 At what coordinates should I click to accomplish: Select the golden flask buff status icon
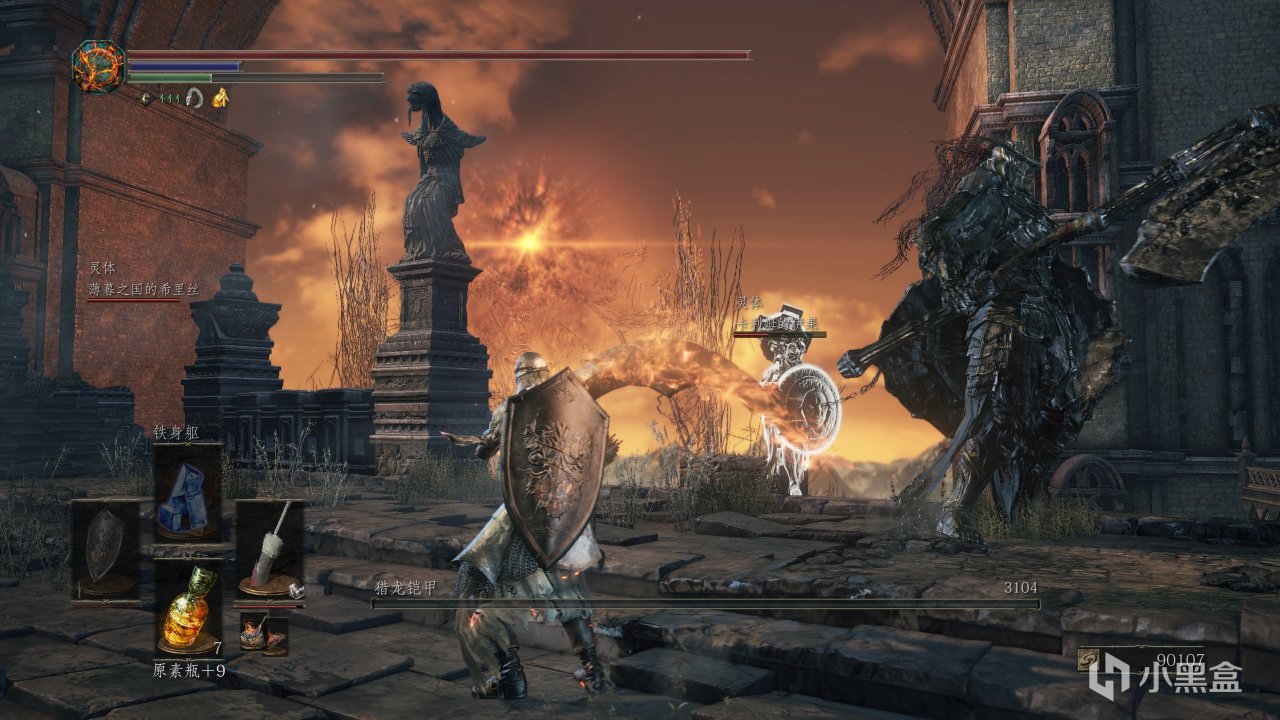point(222,97)
